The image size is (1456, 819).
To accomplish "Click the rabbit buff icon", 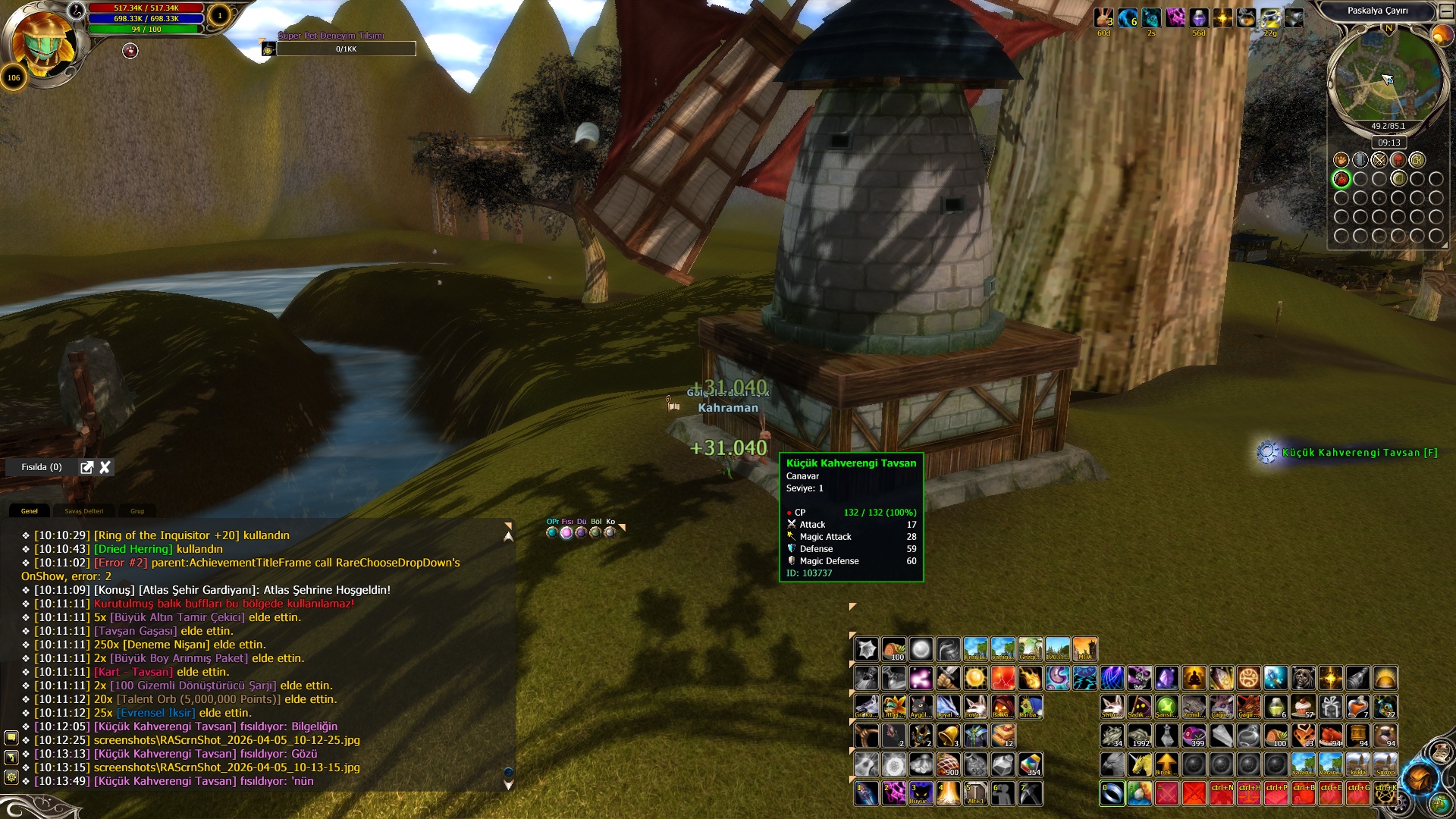I will pos(1104,17).
